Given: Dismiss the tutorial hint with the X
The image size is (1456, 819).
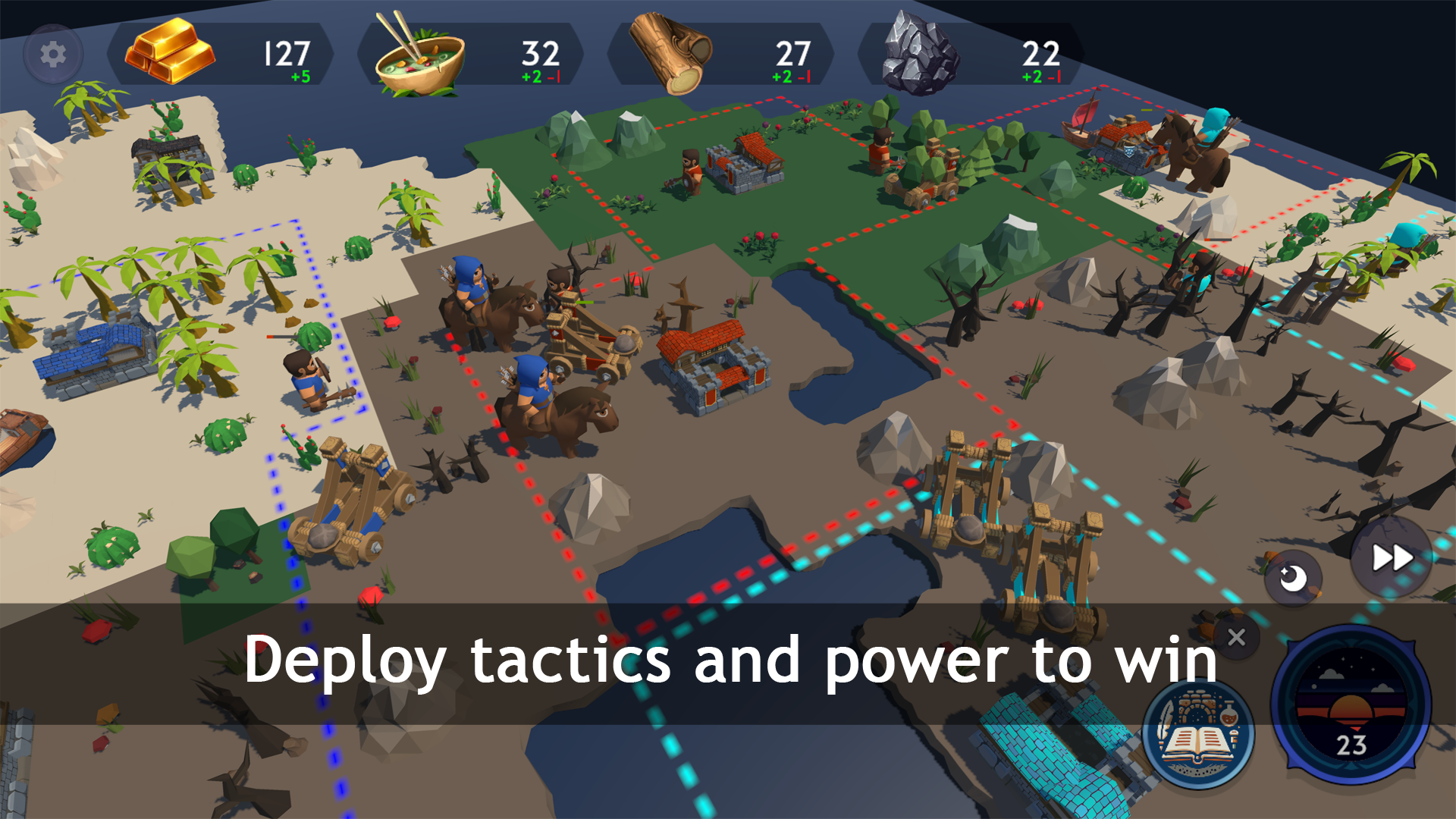Looking at the screenshot, I should tap(1236, 638).
